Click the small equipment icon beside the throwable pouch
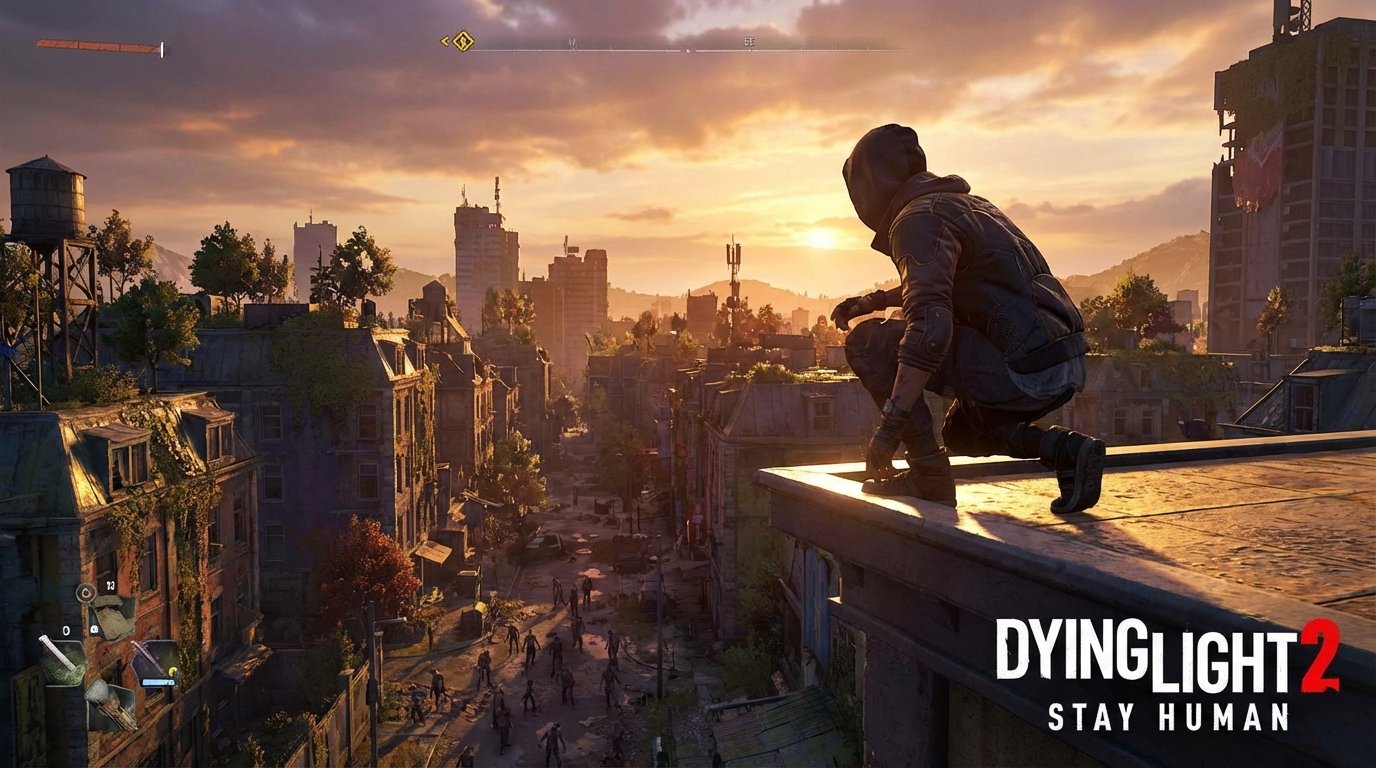 coord(95,629)
